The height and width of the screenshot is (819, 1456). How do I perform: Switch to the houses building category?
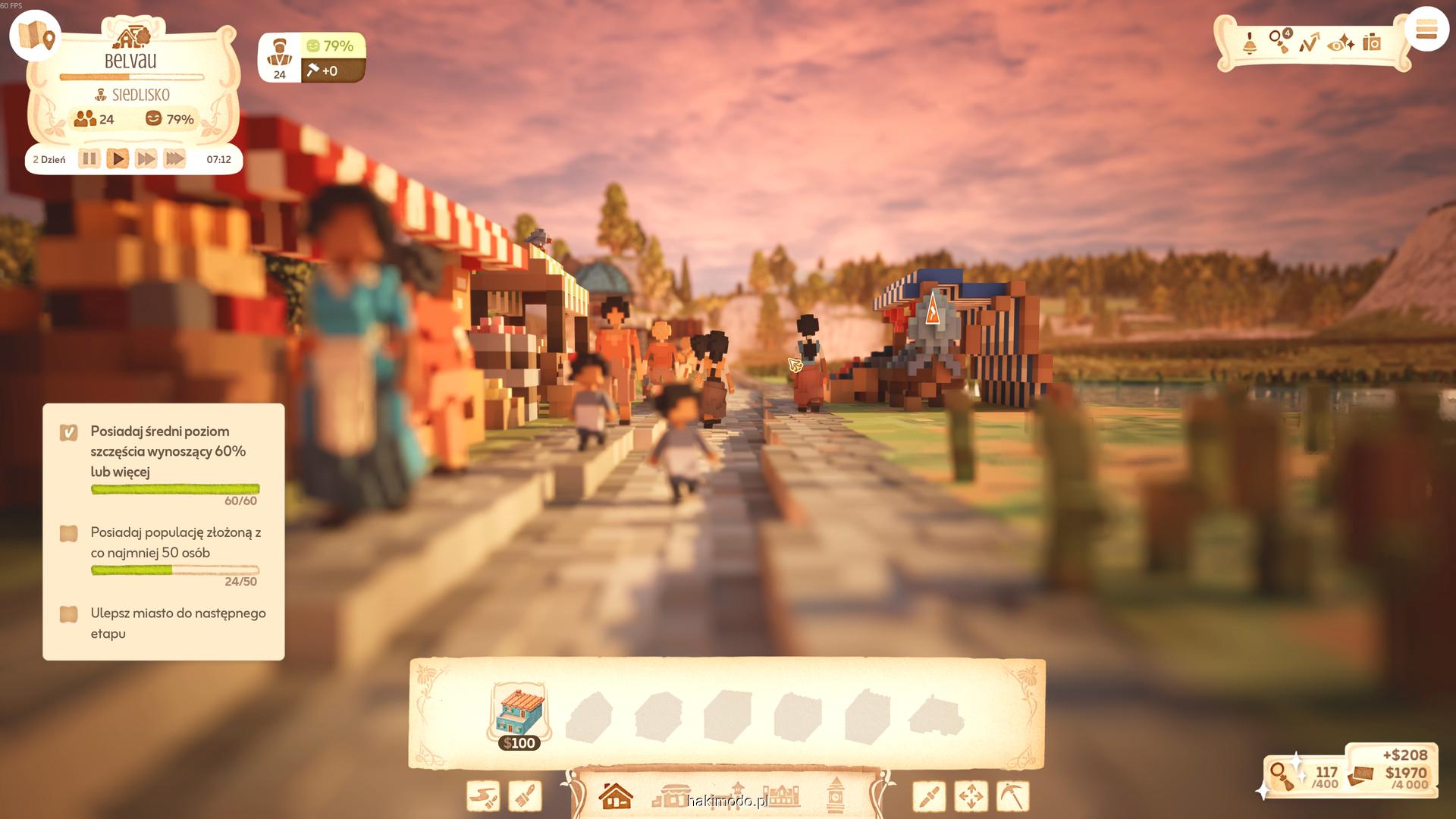click(616, 796)
